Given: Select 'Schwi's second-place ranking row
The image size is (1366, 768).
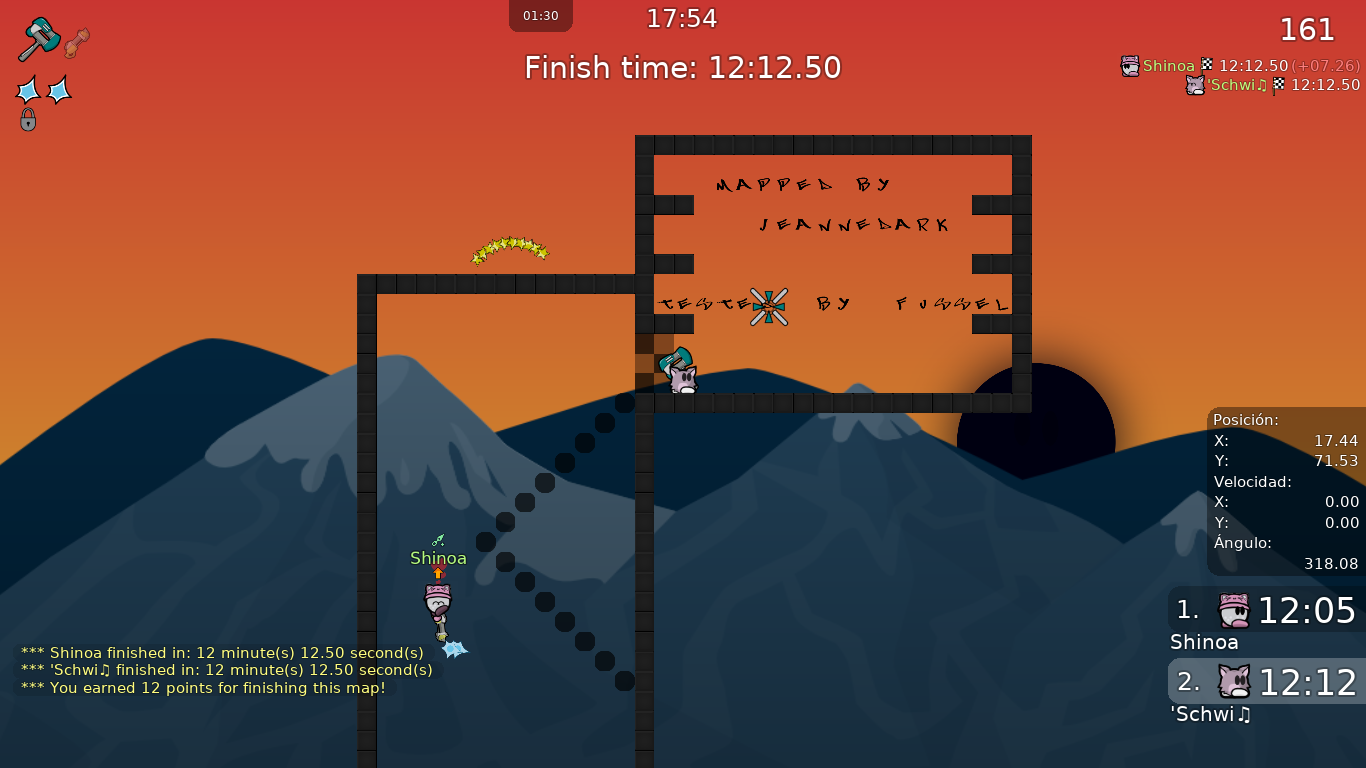Looking at the screenshot, I should click(1266, 682).
